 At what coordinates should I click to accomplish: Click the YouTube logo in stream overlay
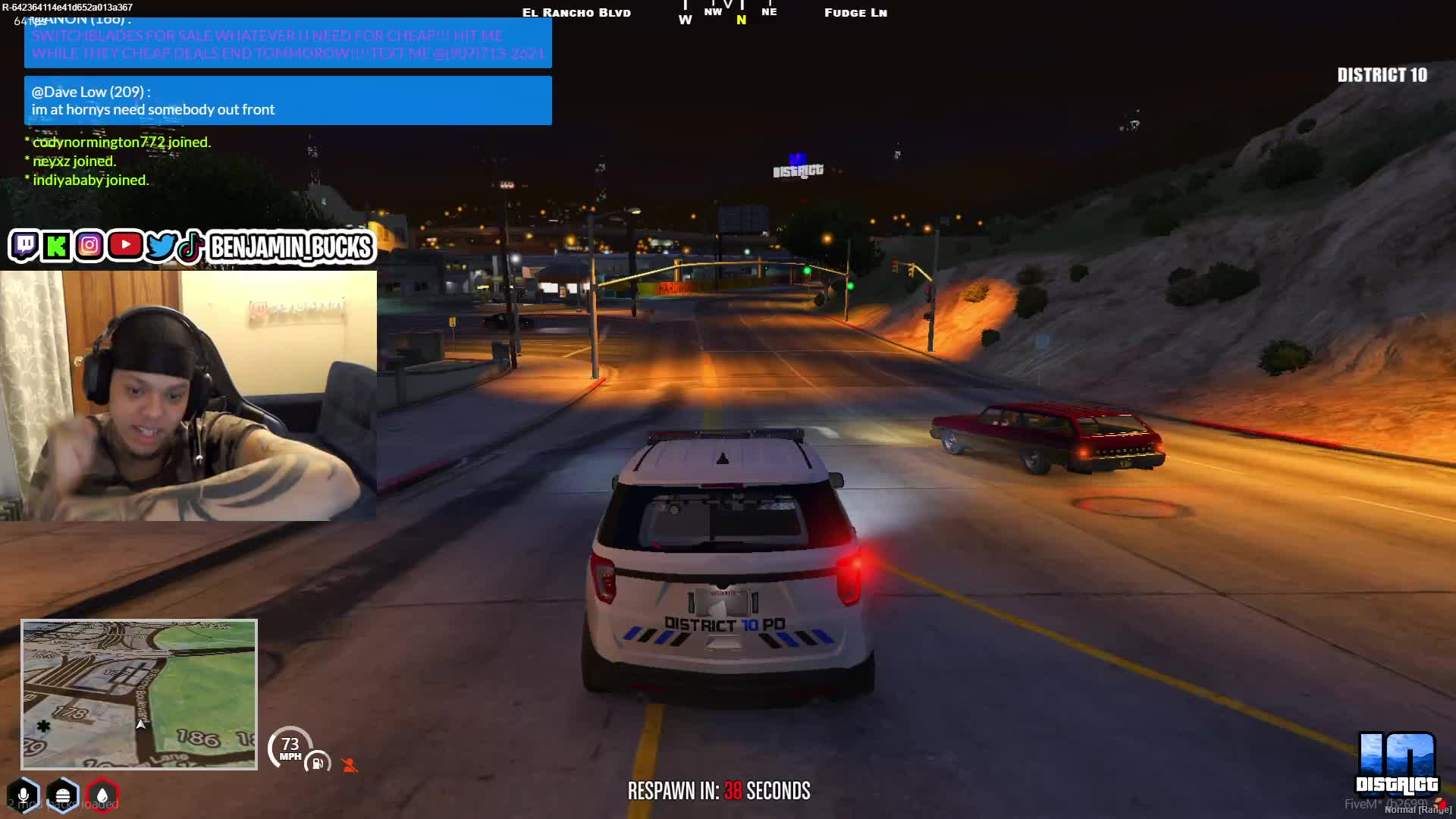coord(125,245)
